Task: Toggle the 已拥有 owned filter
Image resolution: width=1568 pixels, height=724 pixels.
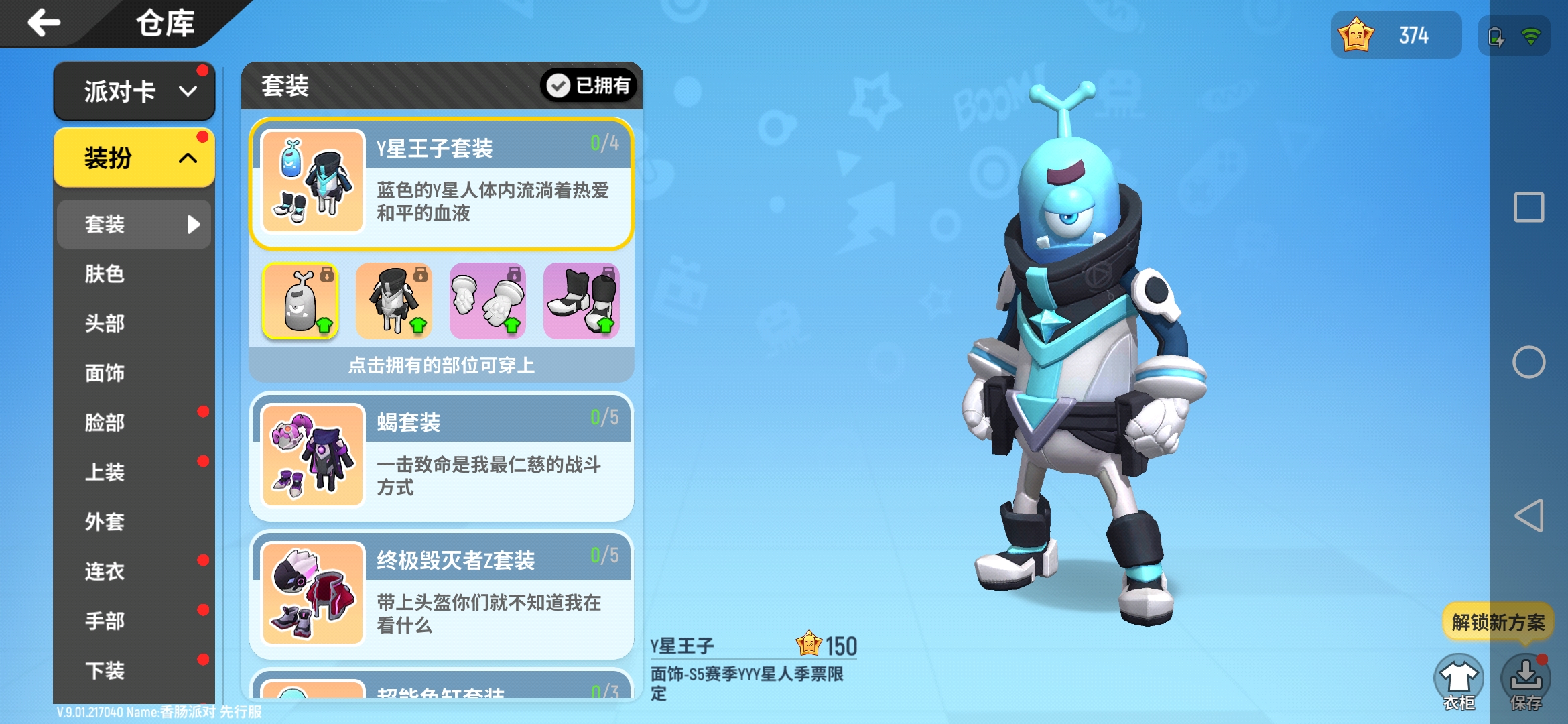Action: [x=588, y=86]
